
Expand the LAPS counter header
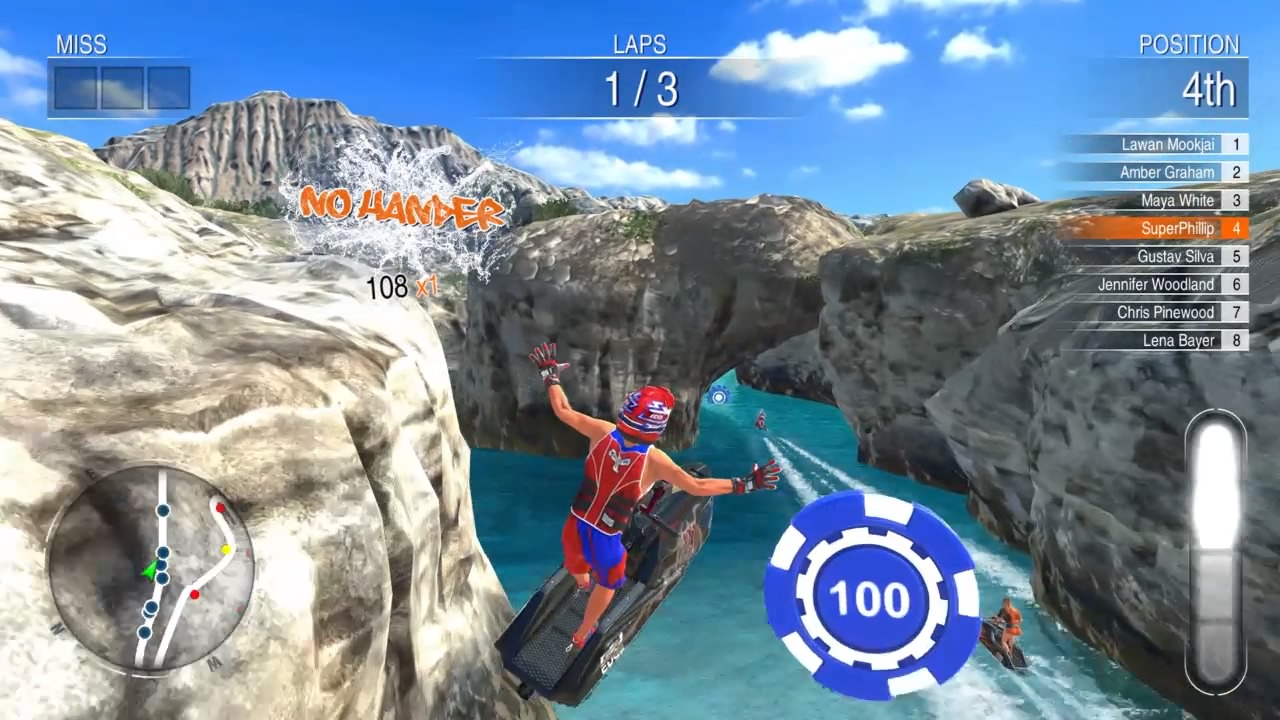click(640, 44)
